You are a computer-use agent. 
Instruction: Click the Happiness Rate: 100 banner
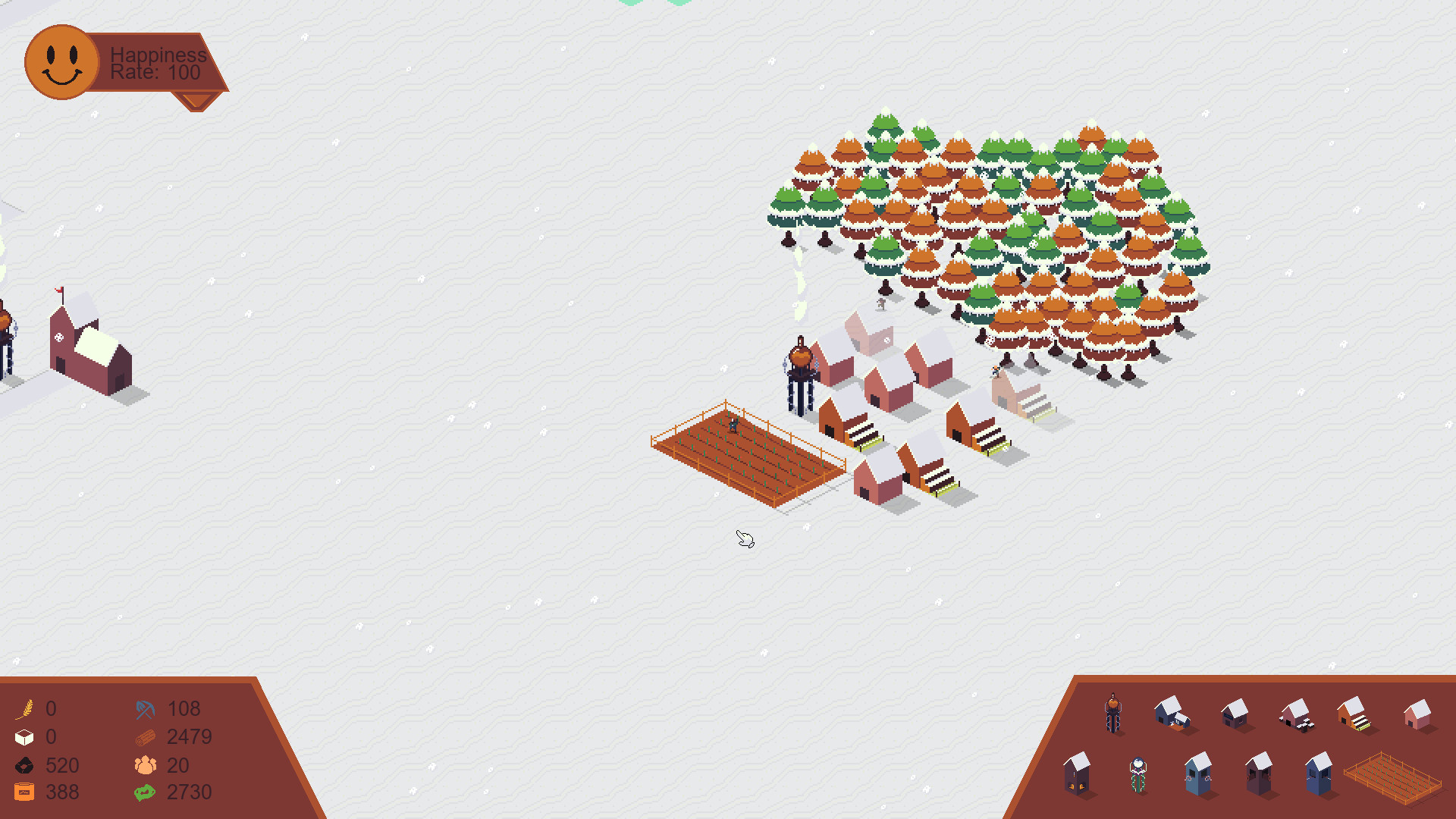[x=155, y=64]
